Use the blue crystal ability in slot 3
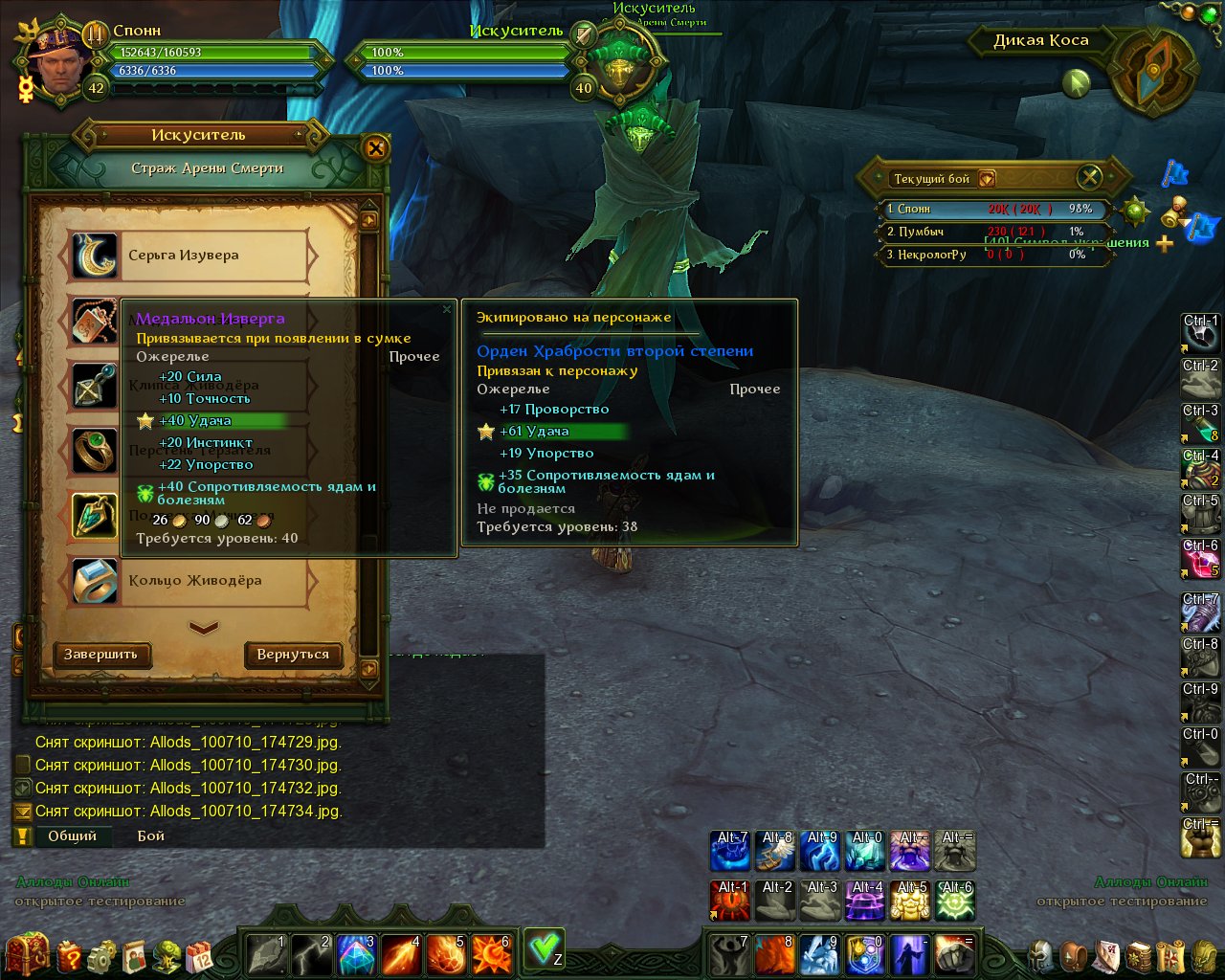This screenshot has height=980, width=1225. point(357,954)
